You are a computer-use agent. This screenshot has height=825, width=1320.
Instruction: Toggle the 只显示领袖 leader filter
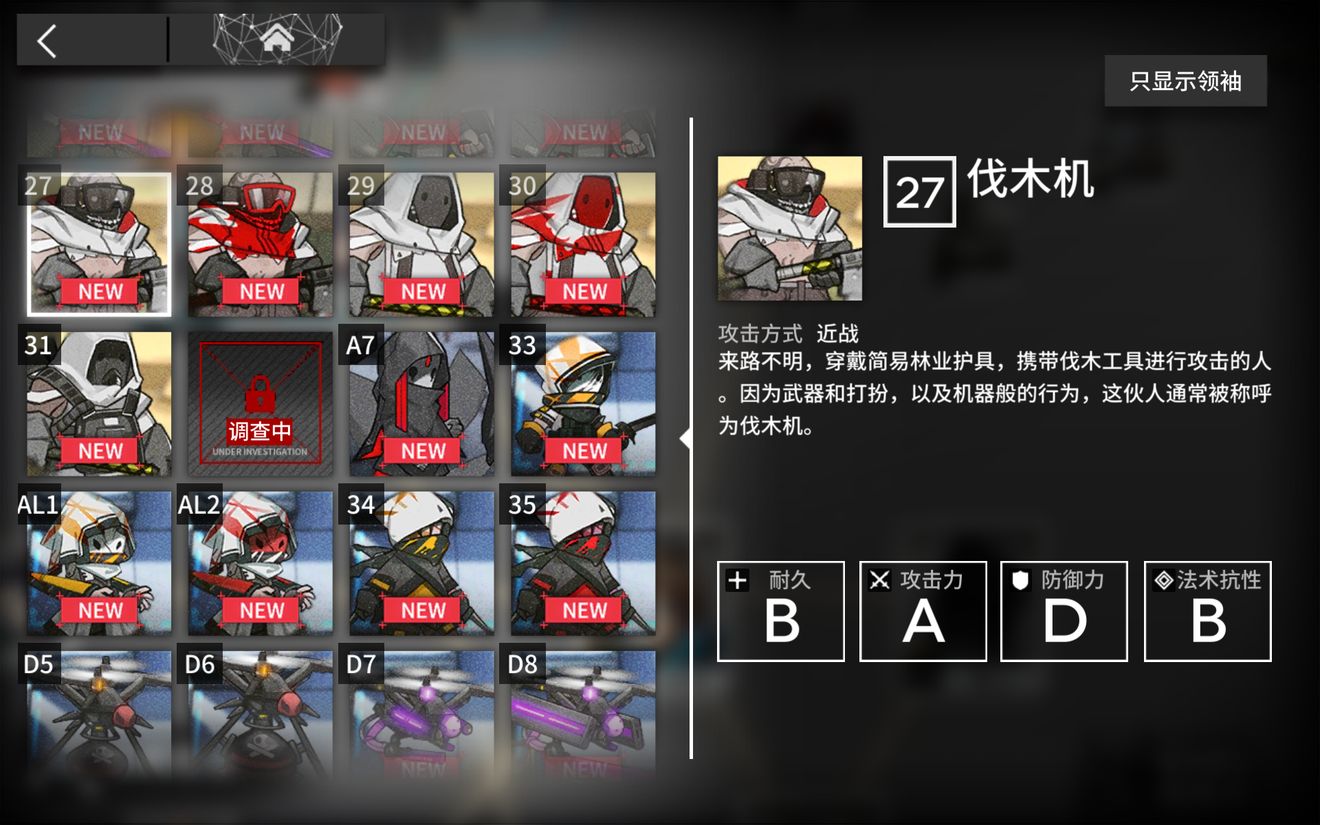point(1185,80)
